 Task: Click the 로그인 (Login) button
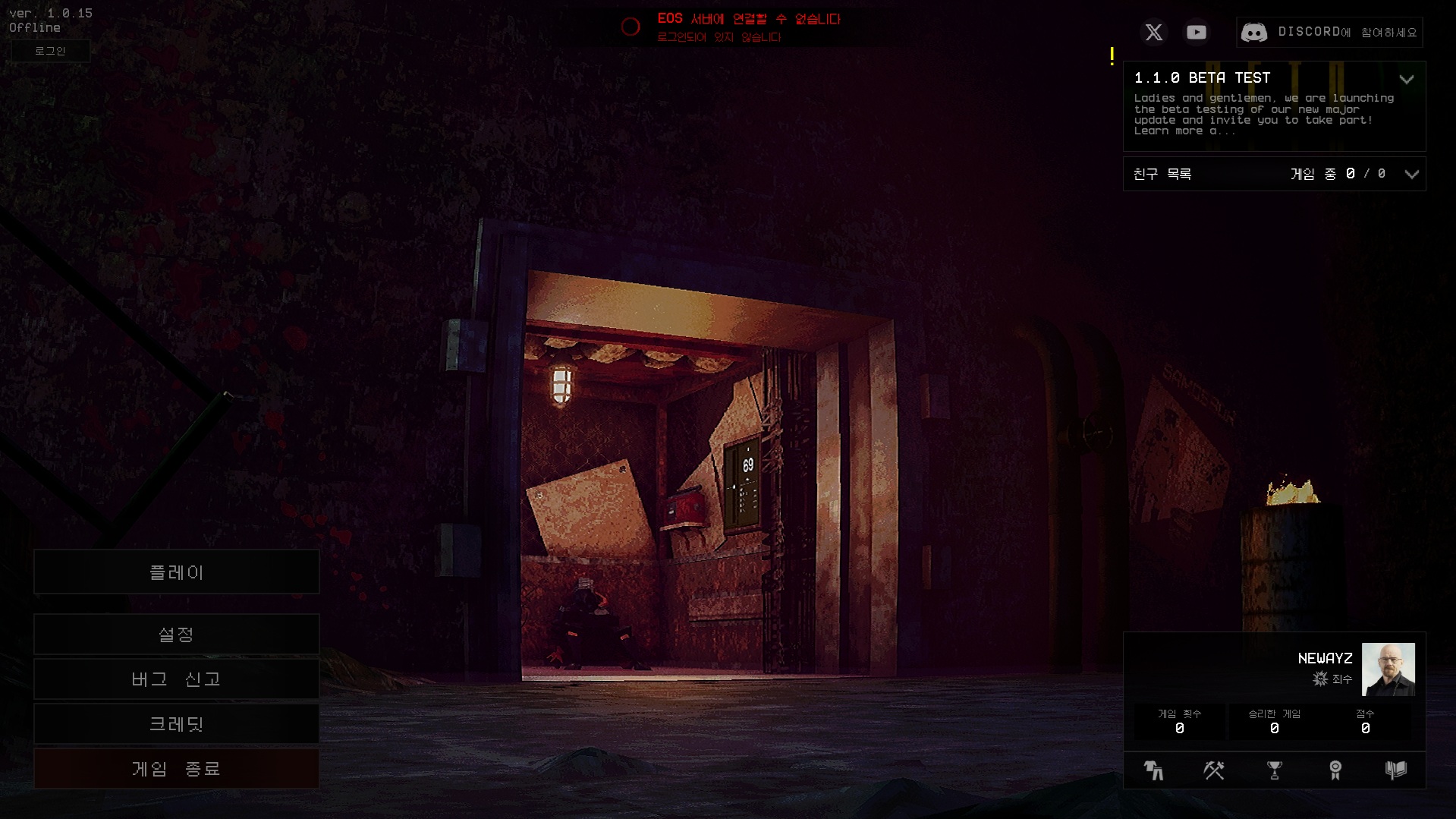pos(50,51)
